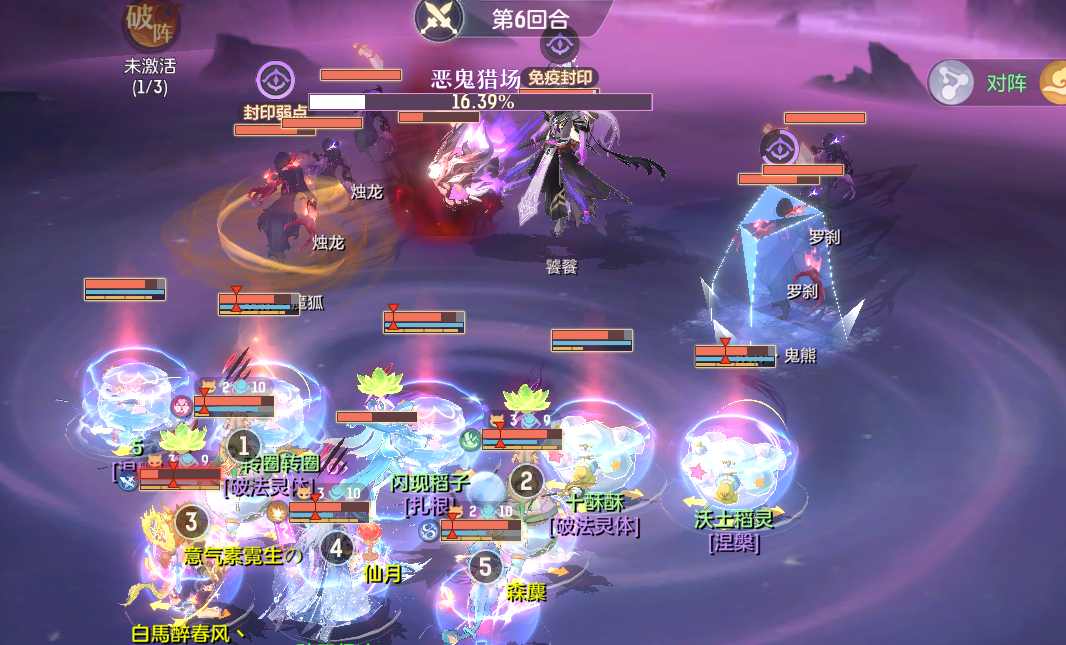Open the 破阵 formation-break icon
Viewport: 1066px width, 645px height.
pos(150,25)
